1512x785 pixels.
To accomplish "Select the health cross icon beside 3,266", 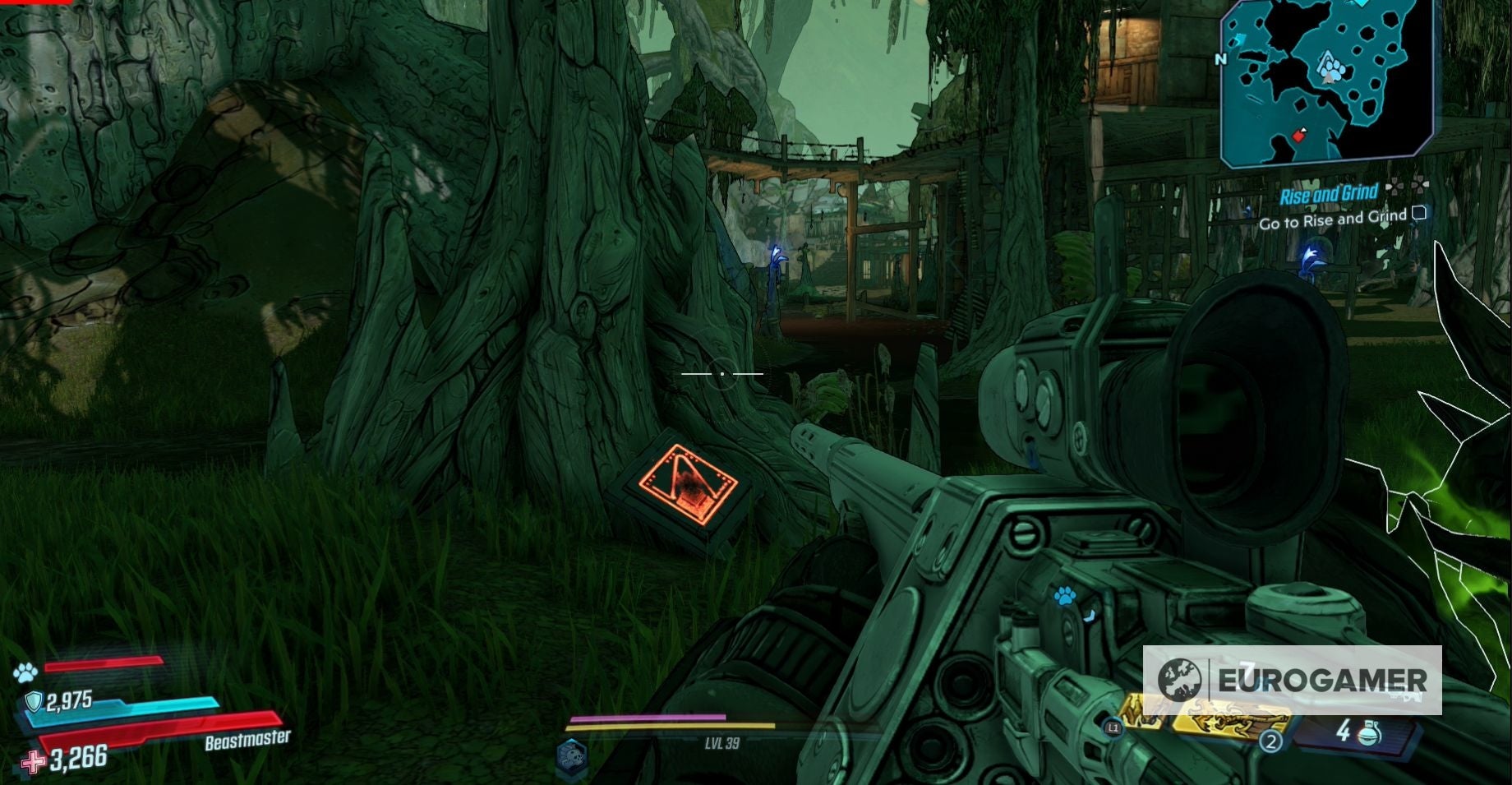I will tap(31, 763).
